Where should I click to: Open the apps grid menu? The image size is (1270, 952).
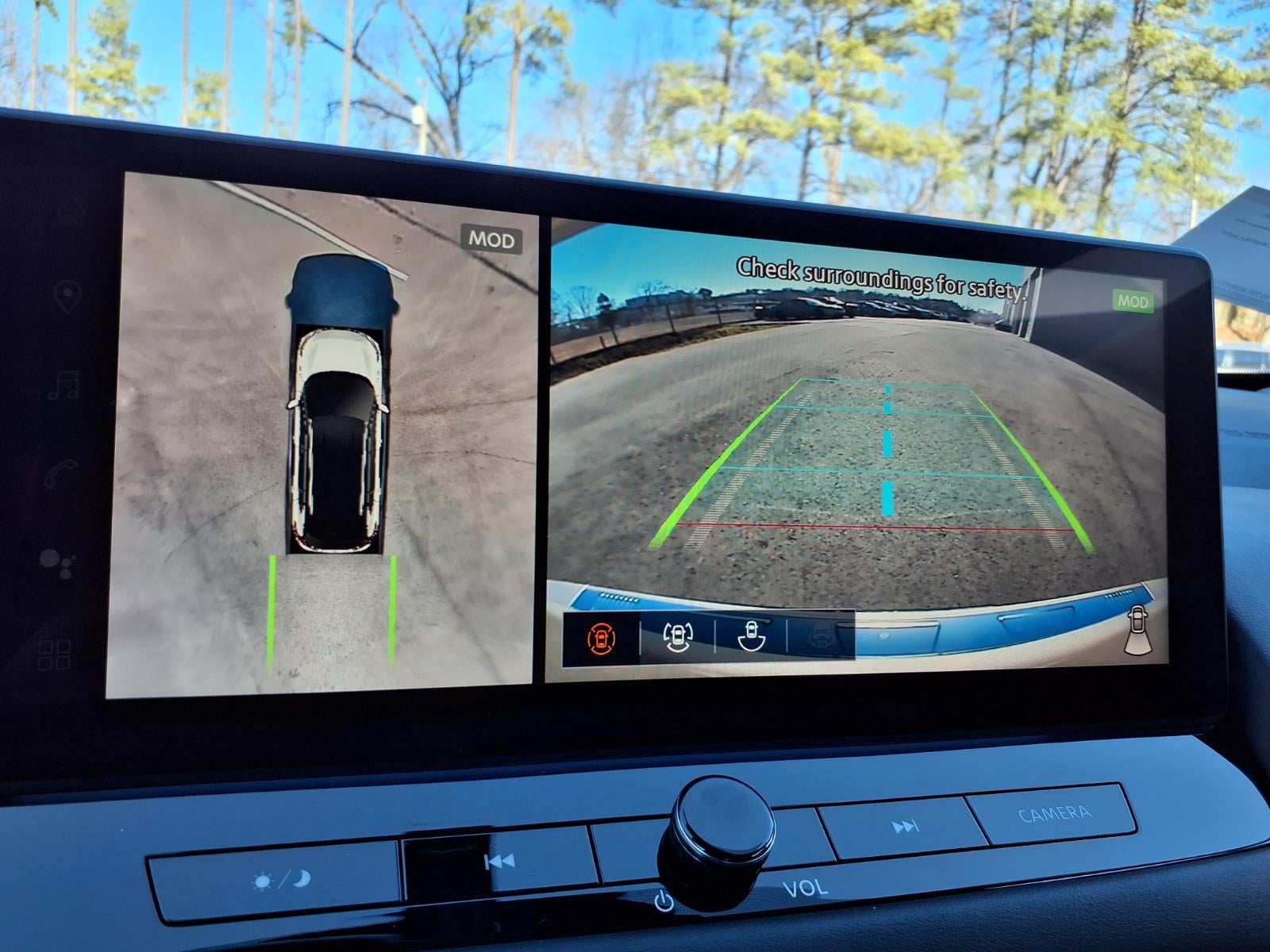[55, 654]
